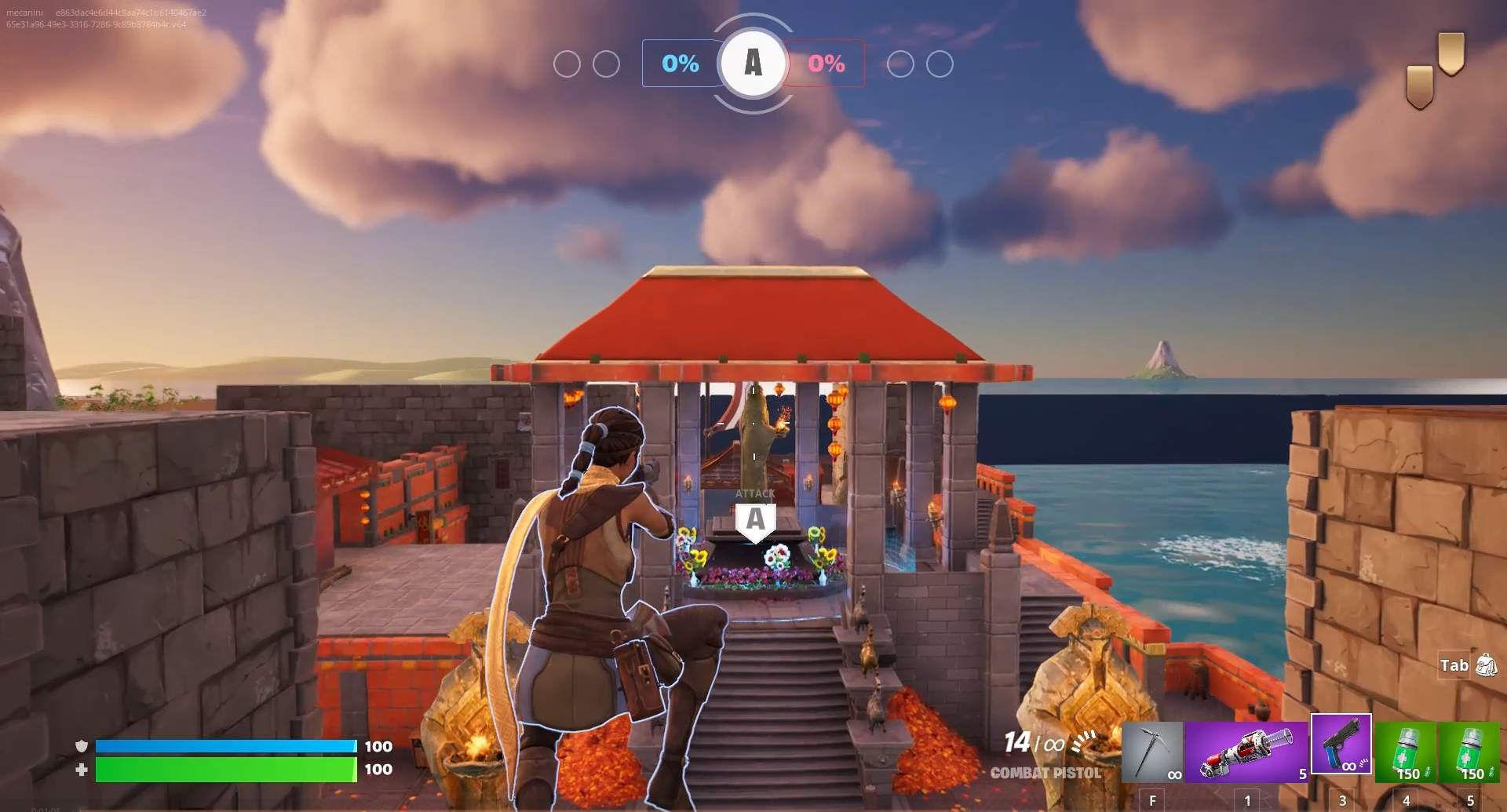This screenshot has height=812, width=1507.
Task: Select the Combat Pistol hotbar slot
Action: click(1341, 744)
